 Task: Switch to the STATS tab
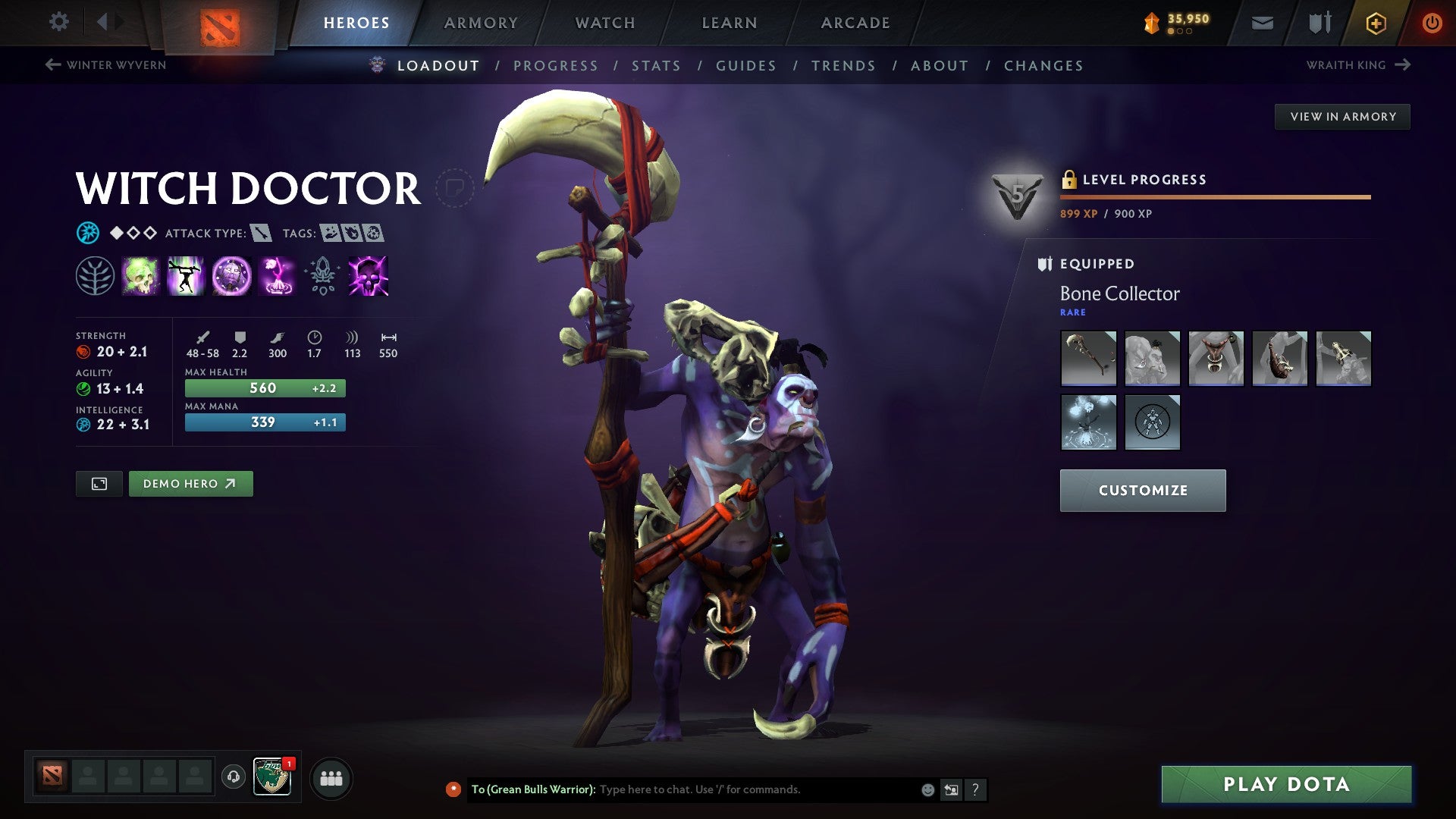[x=656, y=66]
